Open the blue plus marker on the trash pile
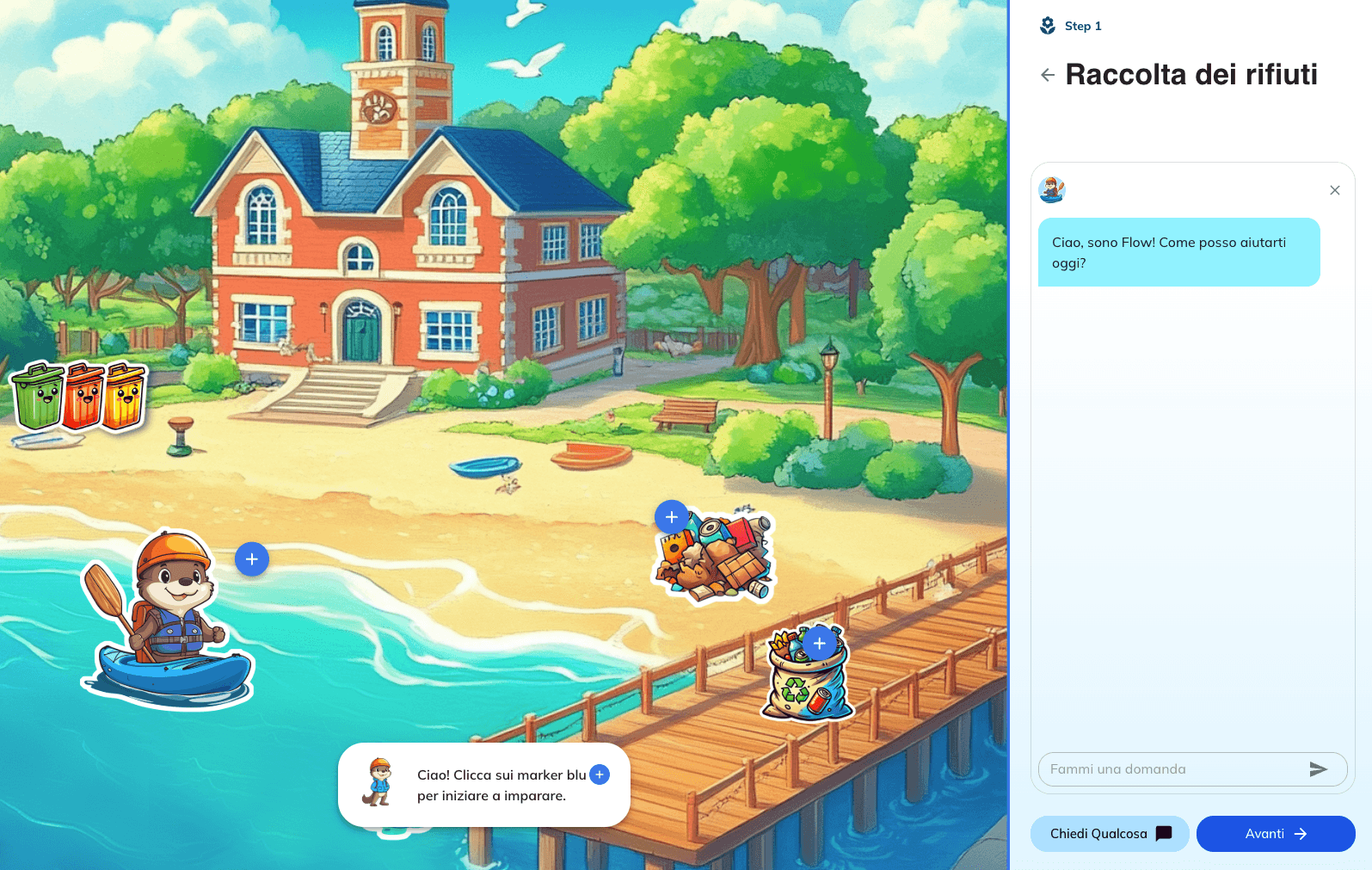The image size is (1372, 870). (x=671, y=517)
